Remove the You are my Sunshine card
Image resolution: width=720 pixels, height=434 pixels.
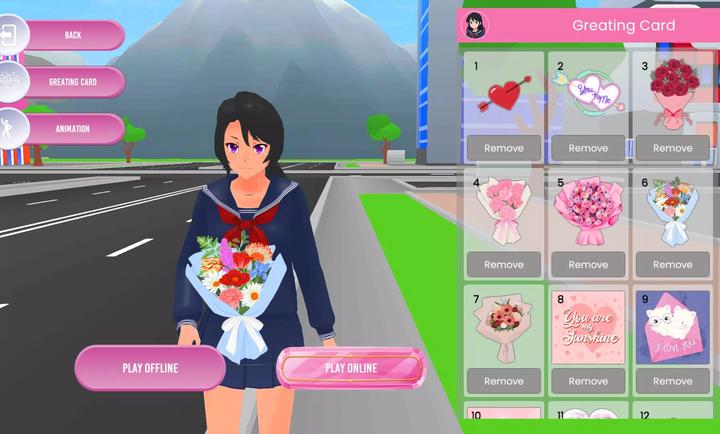click(x=588, y=381)
